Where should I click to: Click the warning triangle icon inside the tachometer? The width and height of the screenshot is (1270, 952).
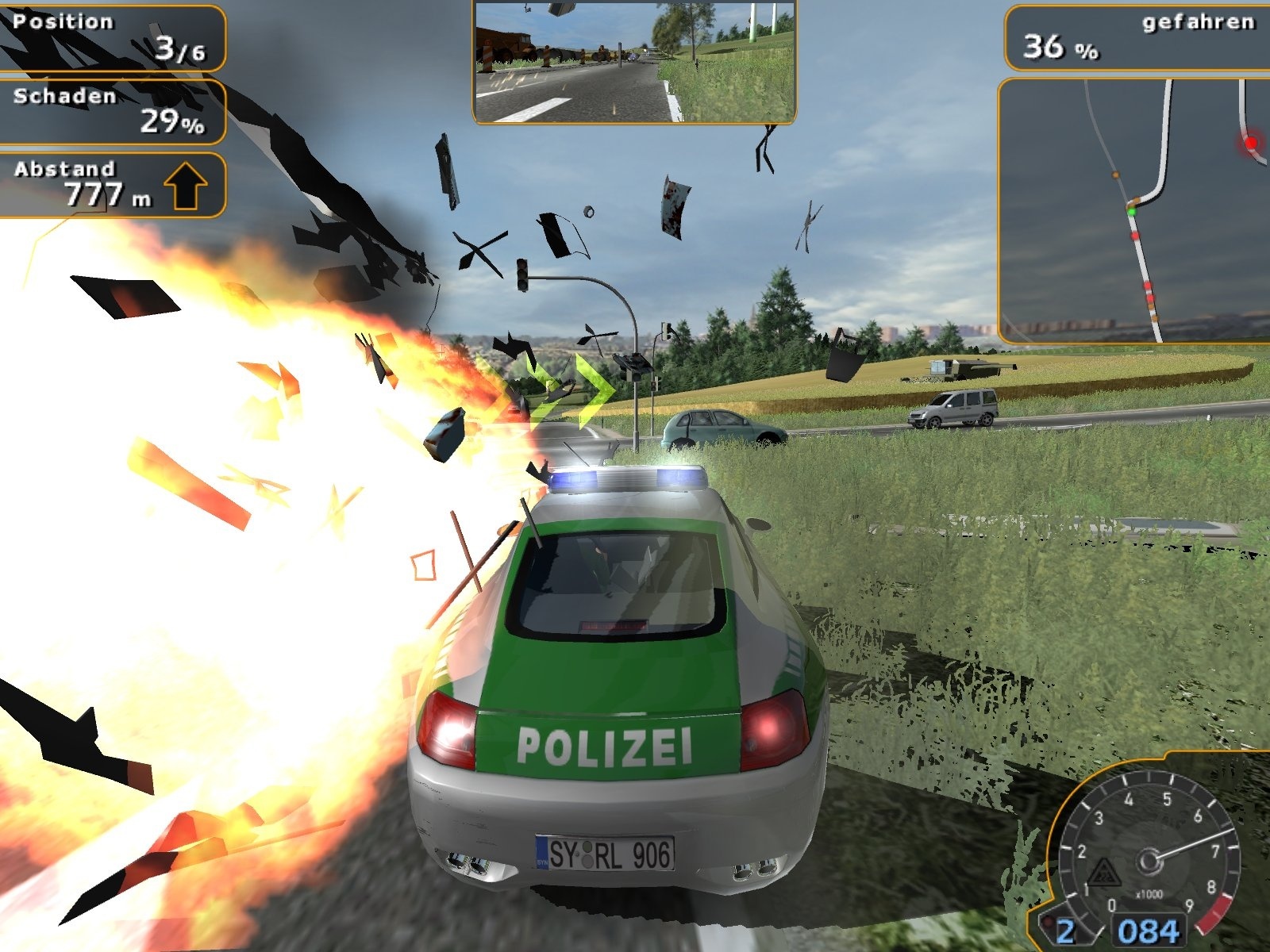pyautogui.click(x=1103, y=873)
